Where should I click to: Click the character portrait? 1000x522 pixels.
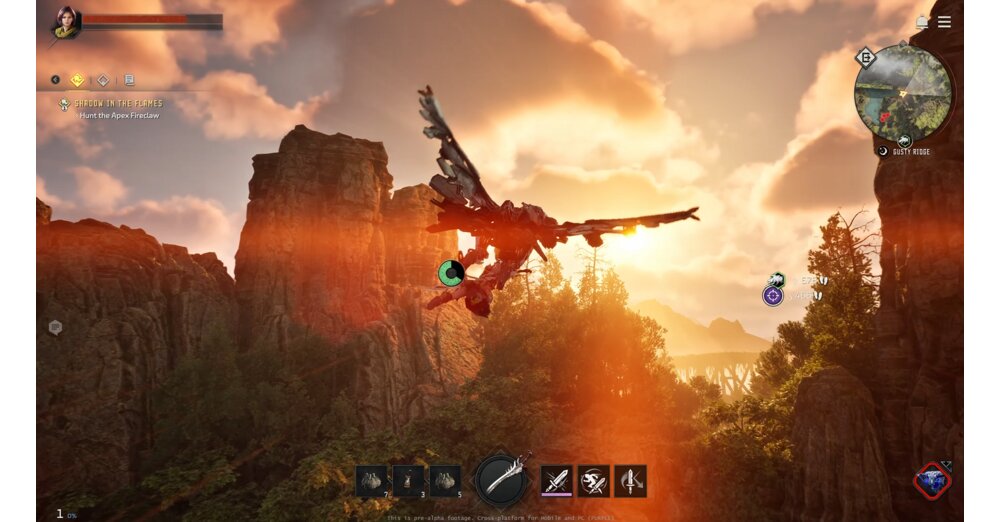pos(66,23)
